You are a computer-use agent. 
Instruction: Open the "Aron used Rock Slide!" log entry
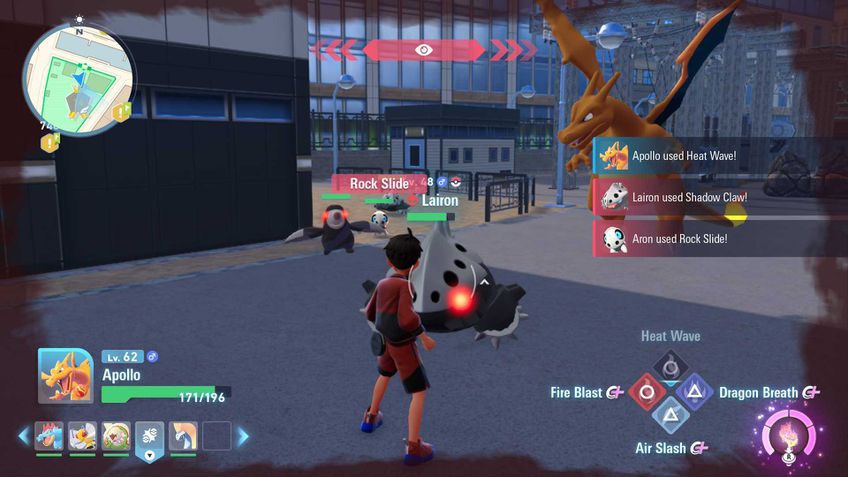720,239
